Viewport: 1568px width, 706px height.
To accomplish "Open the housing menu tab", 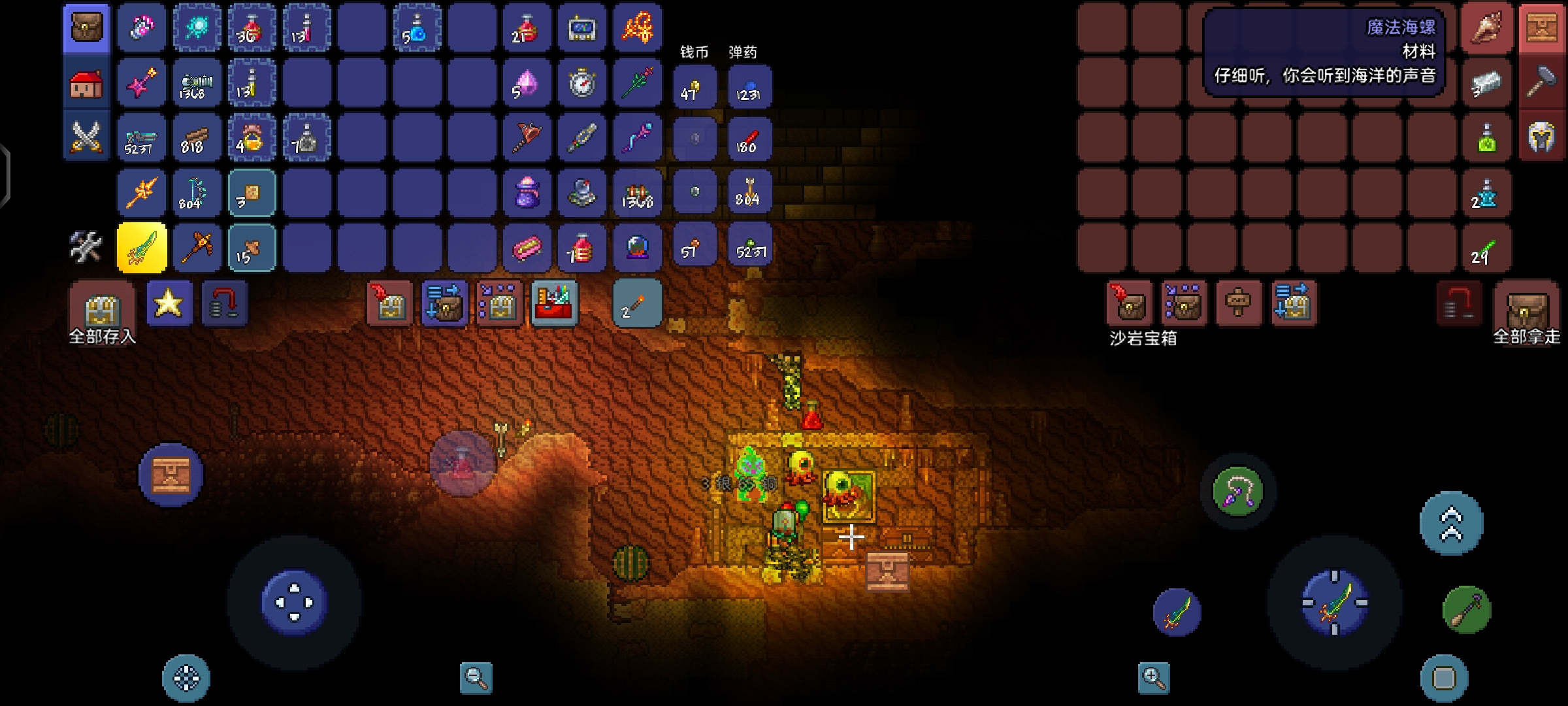I will (86, 84).
